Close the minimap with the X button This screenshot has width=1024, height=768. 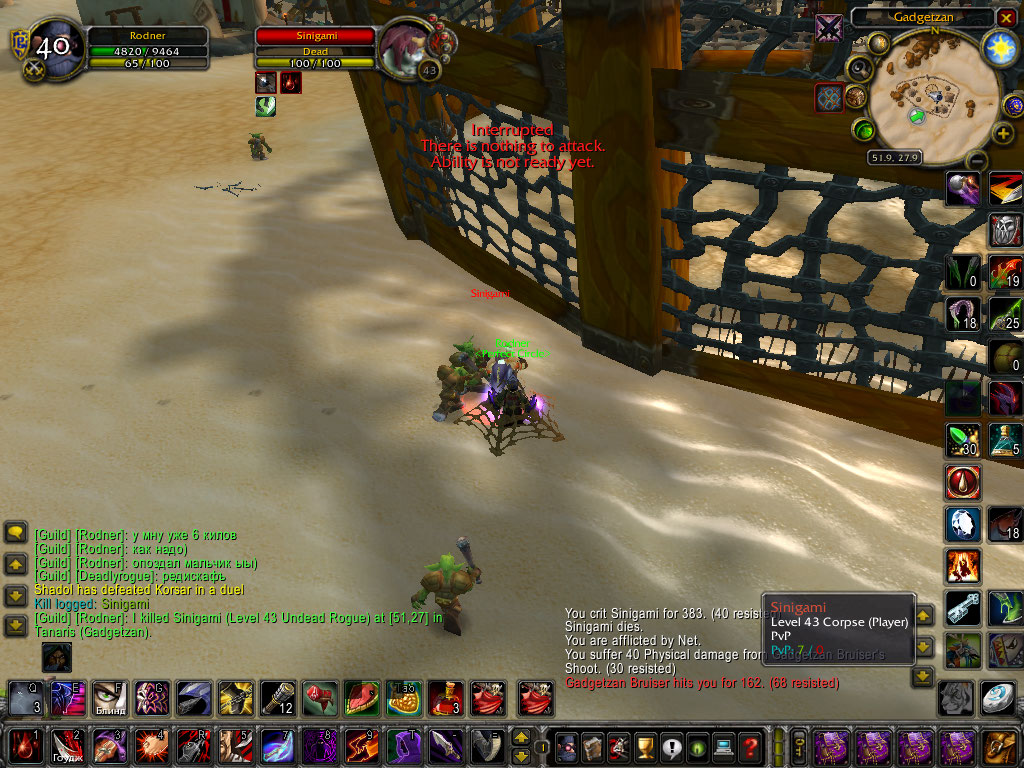tap(1007, 18)
